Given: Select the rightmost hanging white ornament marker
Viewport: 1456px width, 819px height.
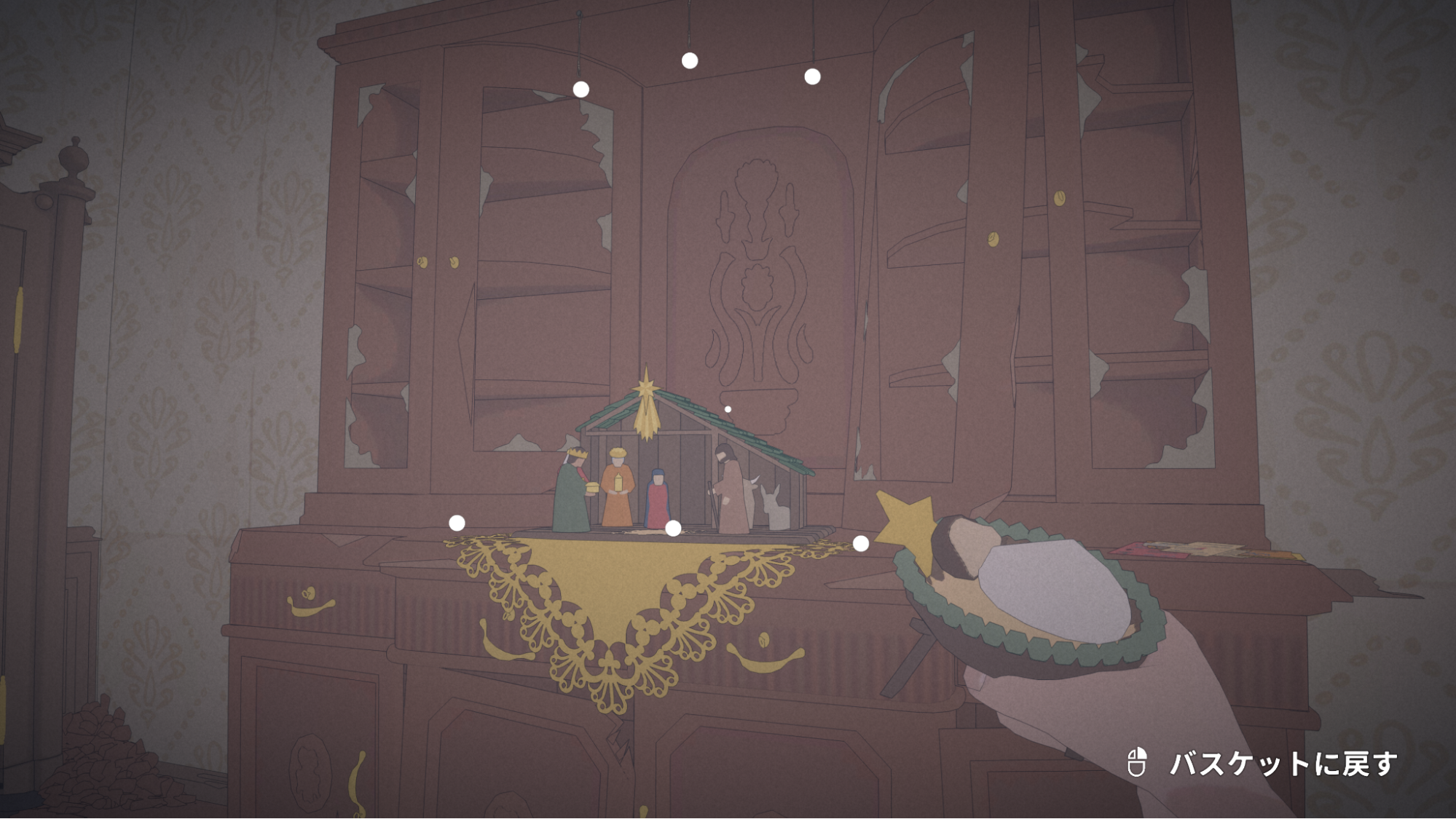Looking at the screenshot, I should [x=811, y=75].
